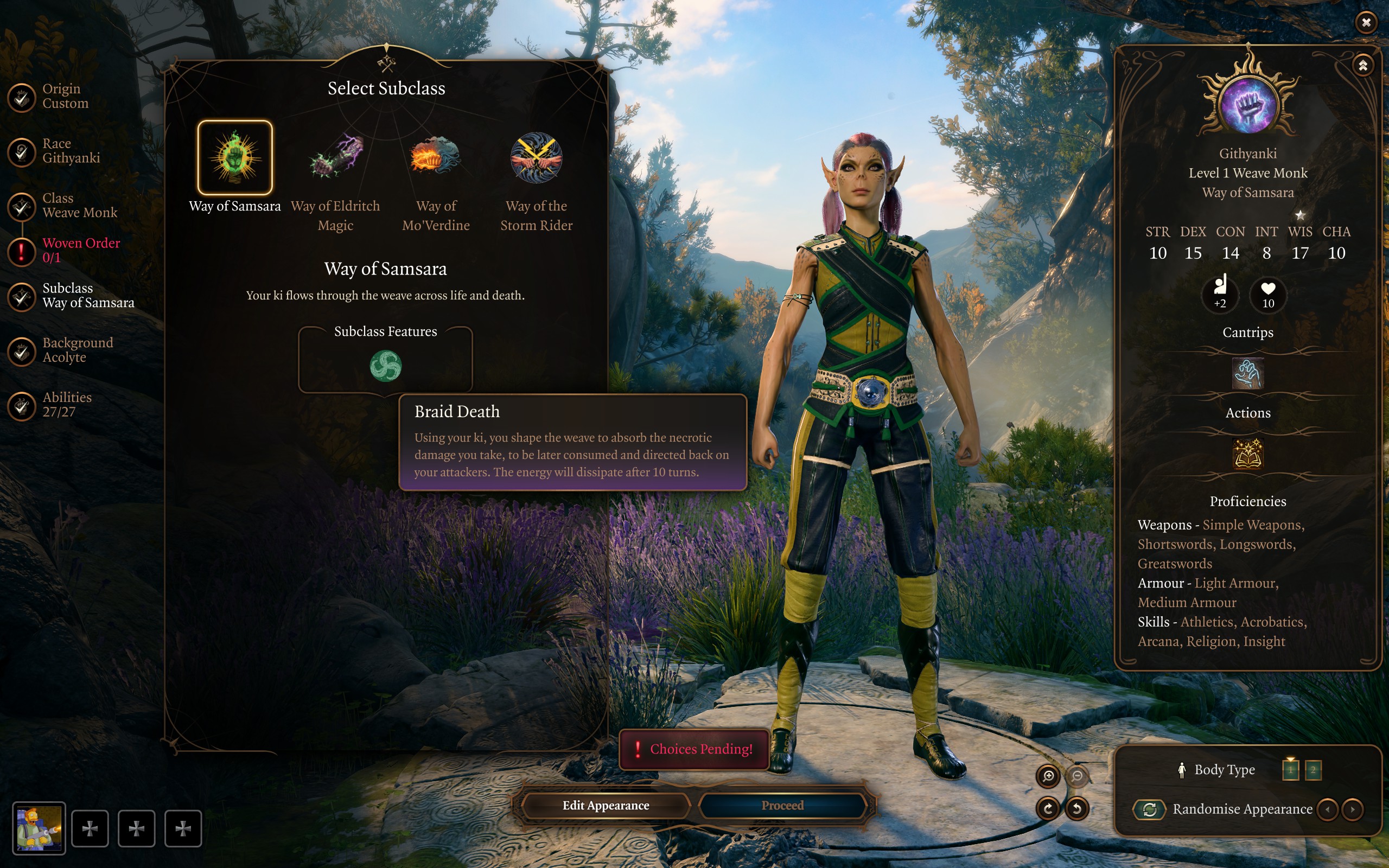Open the pending Woven Order choice
Image resolution: width=1389 pixels, height=868 pixels.
tap(23, 251)
